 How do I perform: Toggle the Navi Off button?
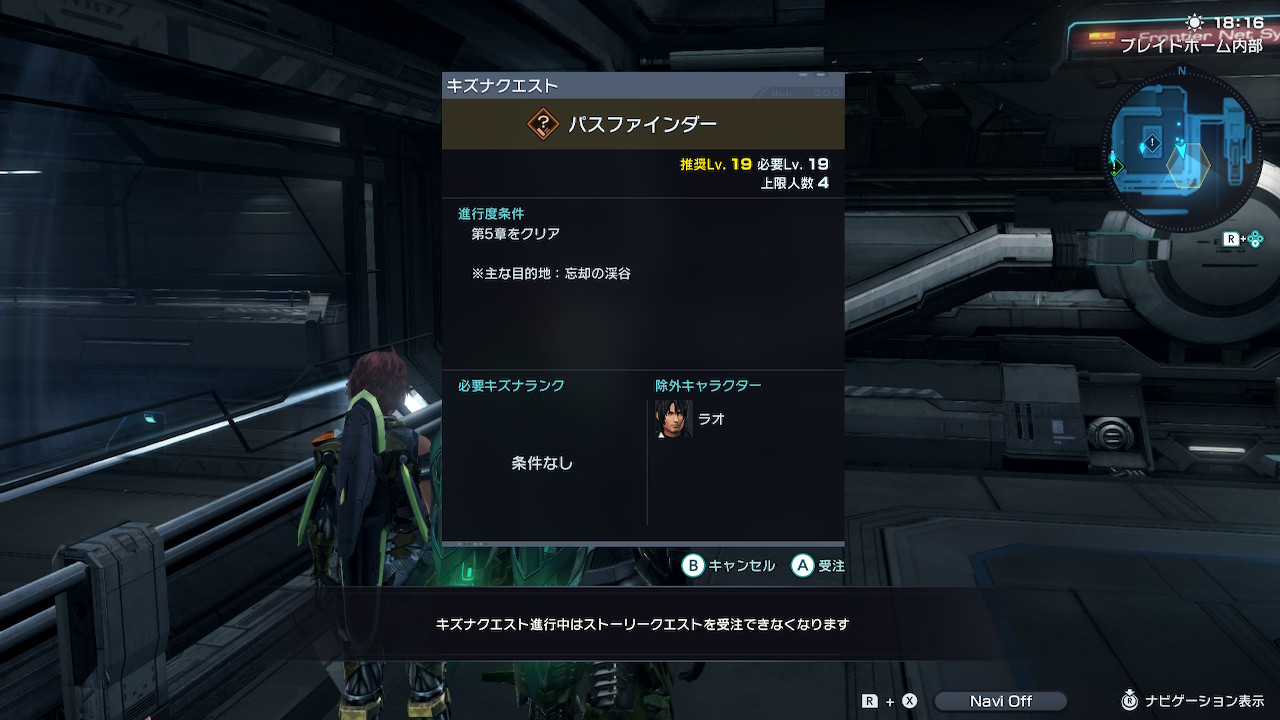(x=1000, y=701)
